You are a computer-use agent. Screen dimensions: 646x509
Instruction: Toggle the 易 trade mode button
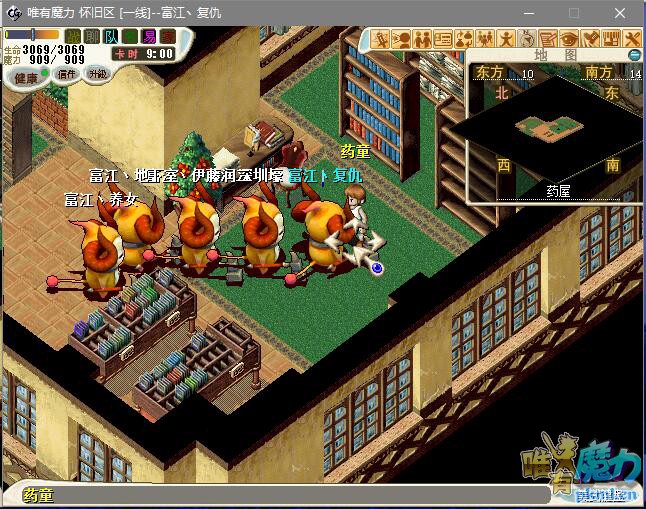148,36
